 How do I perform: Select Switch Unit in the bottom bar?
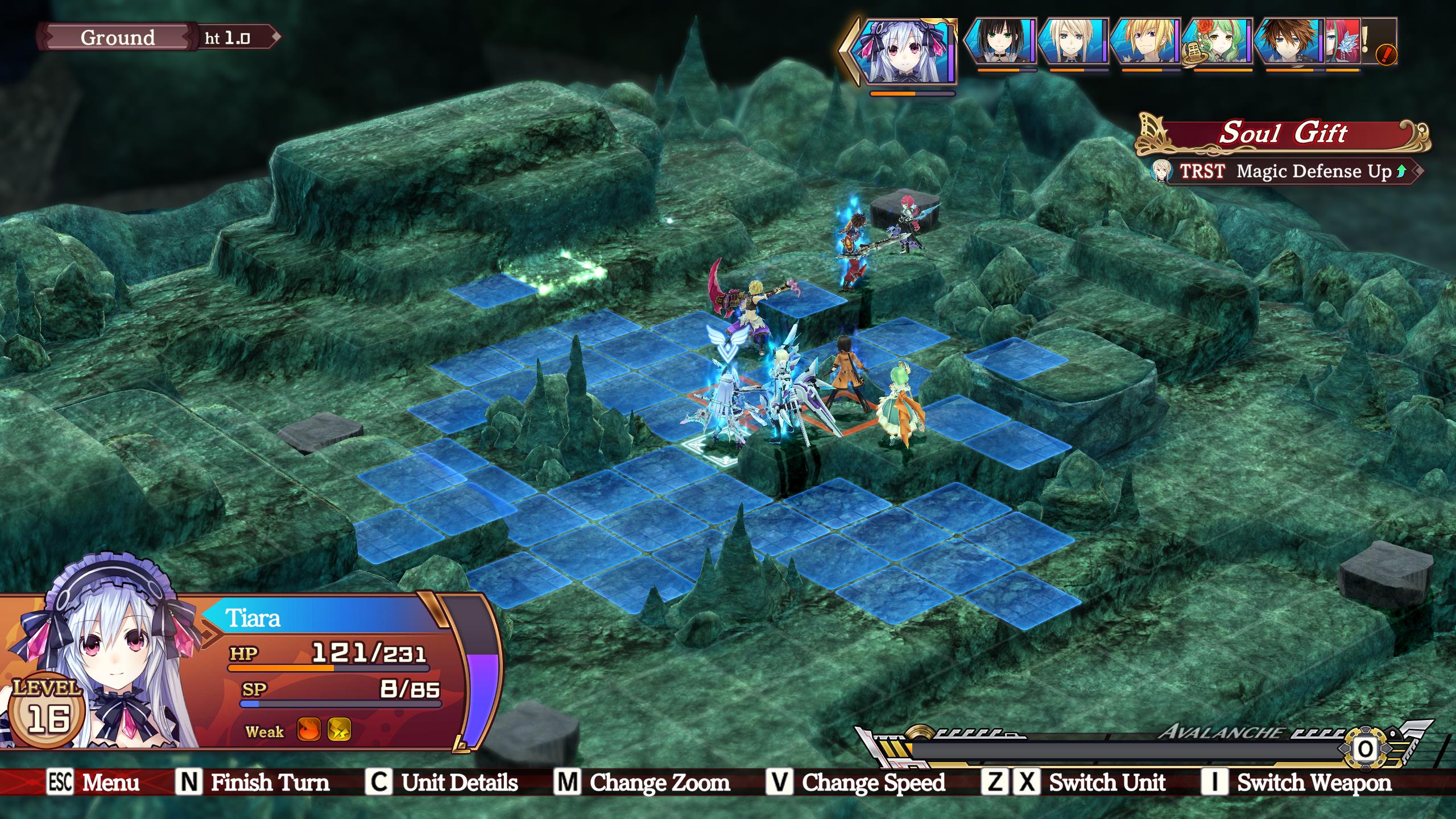tap(1075, 783)
